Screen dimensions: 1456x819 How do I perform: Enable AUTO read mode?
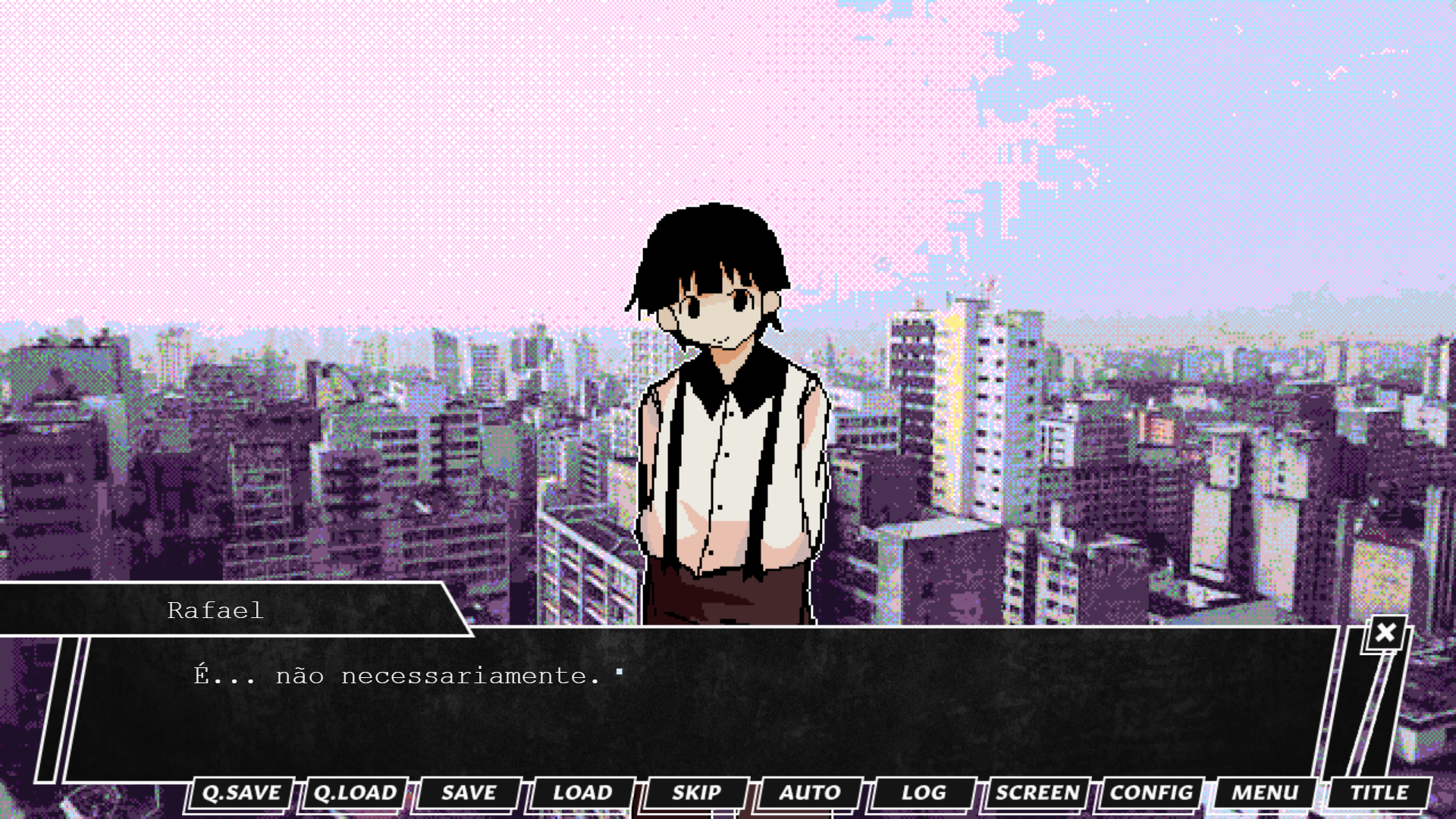tap(807, 793)
